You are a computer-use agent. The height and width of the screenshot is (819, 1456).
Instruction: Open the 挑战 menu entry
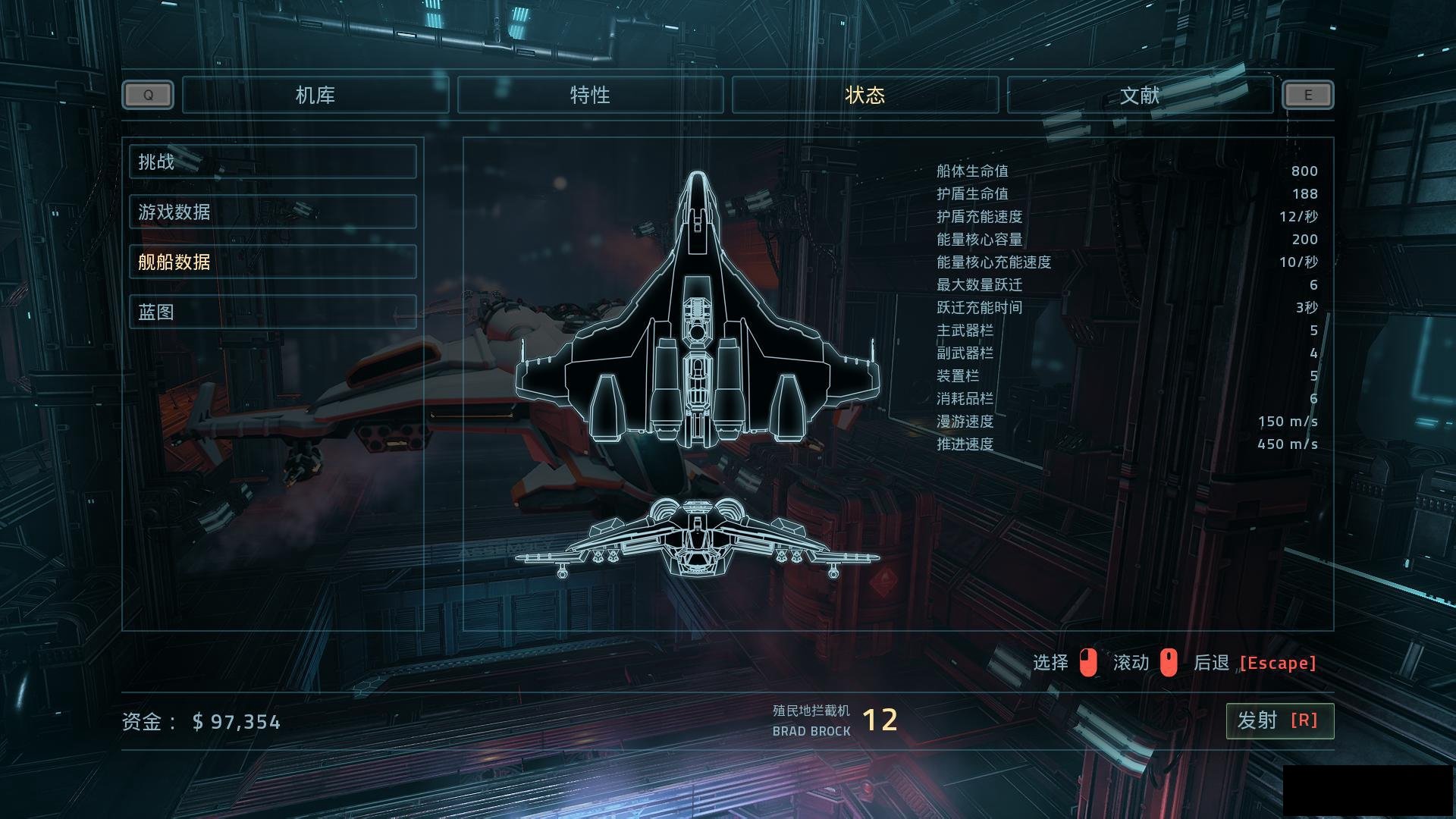(x=272, y=162)
